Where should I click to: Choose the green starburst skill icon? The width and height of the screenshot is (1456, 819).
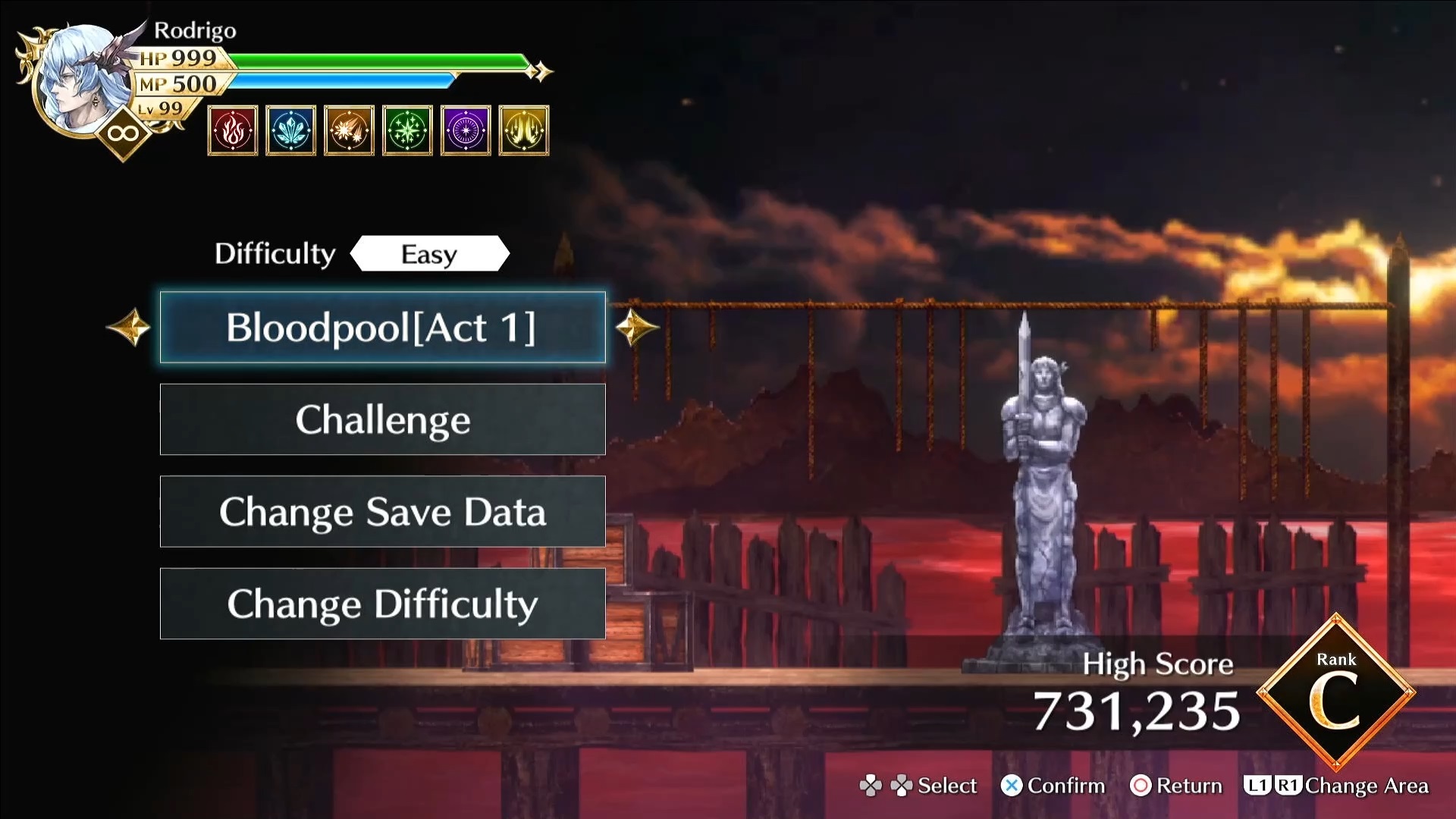pos(407,130)
